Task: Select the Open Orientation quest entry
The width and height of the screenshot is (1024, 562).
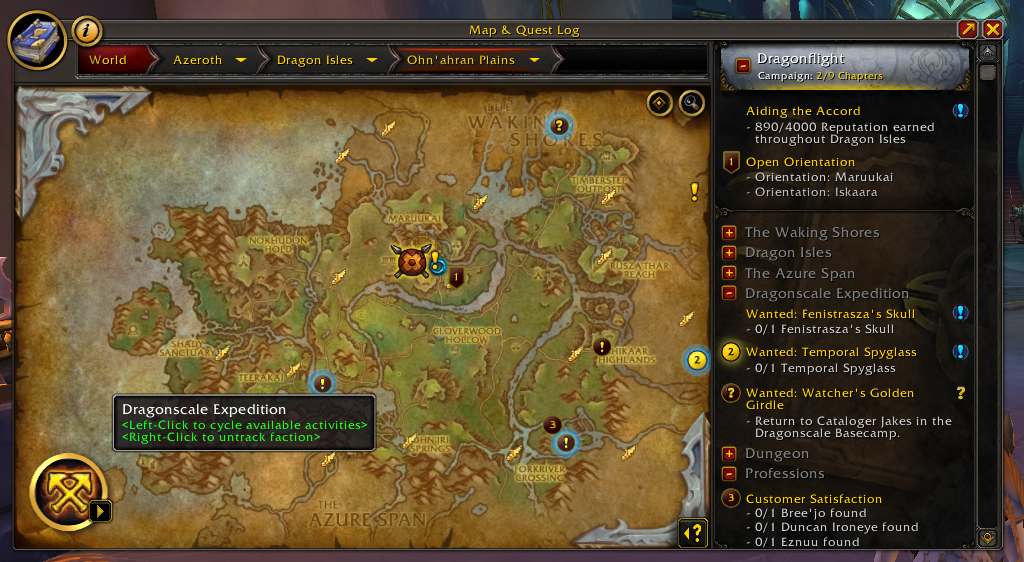Action: pyautogui.click(x=800, y=162)
